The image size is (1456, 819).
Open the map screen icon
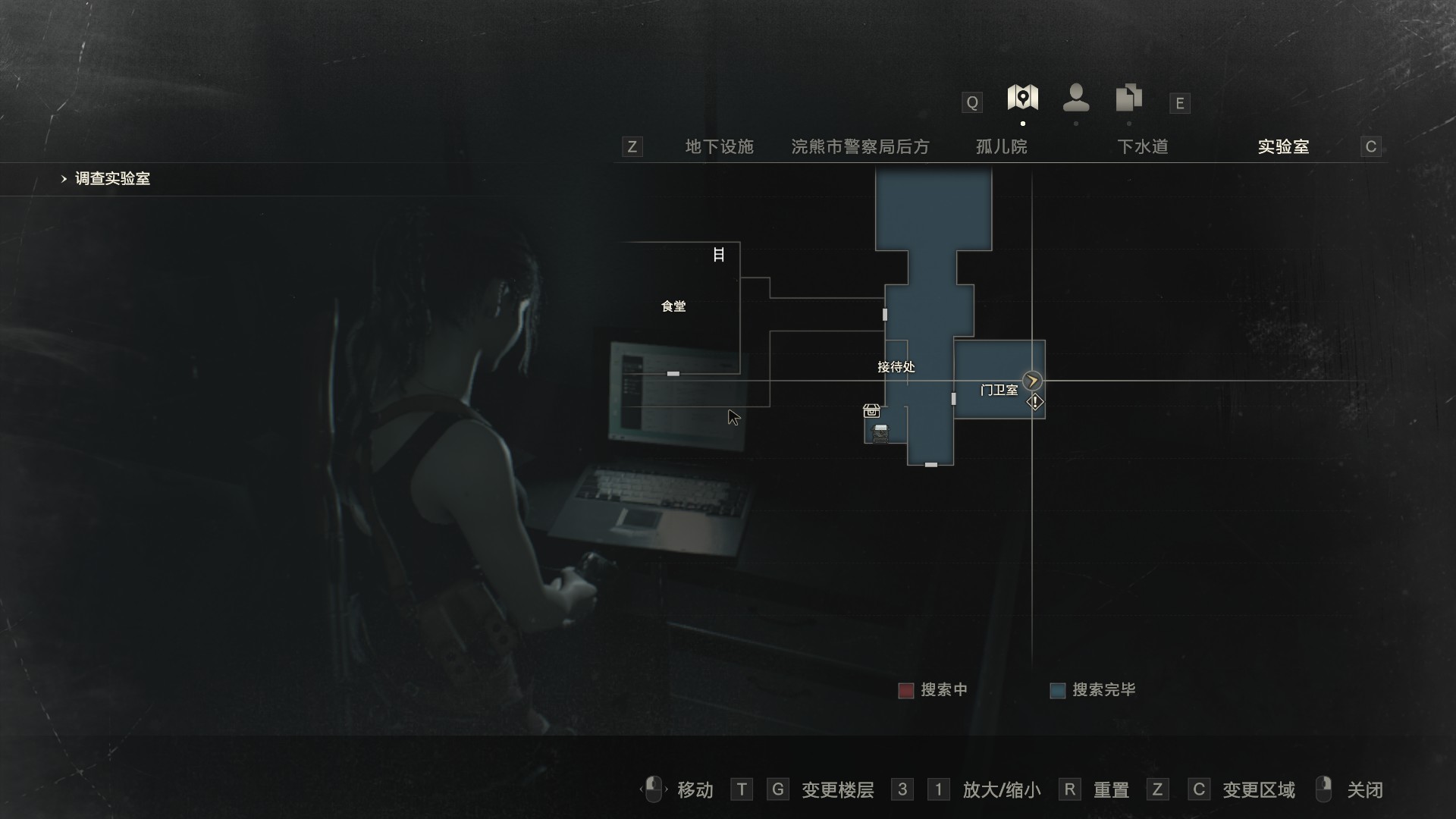coord(1022,99)
